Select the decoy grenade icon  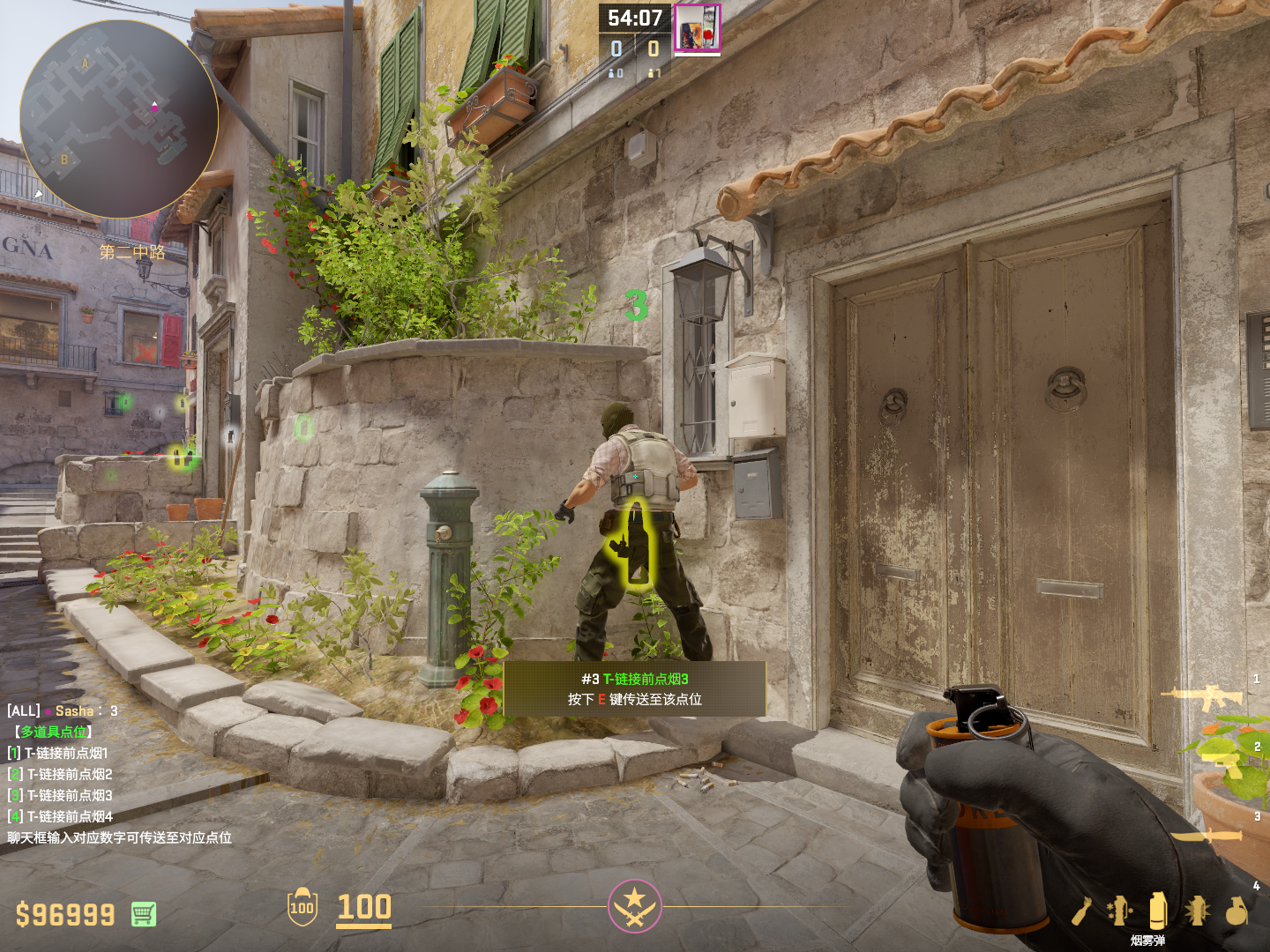coord(1119,911)
